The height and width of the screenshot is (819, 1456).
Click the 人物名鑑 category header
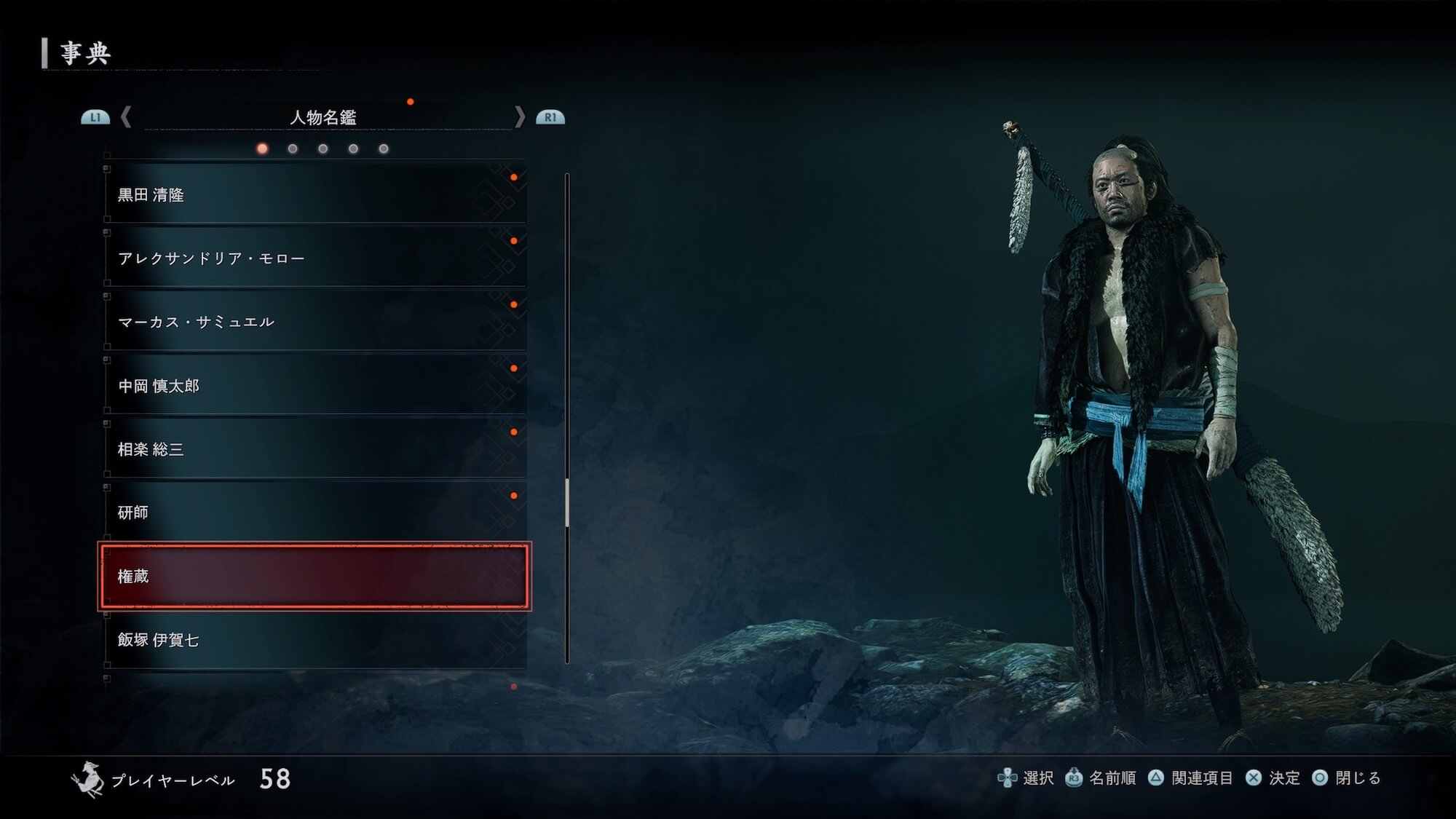click(x=323, y=117)
